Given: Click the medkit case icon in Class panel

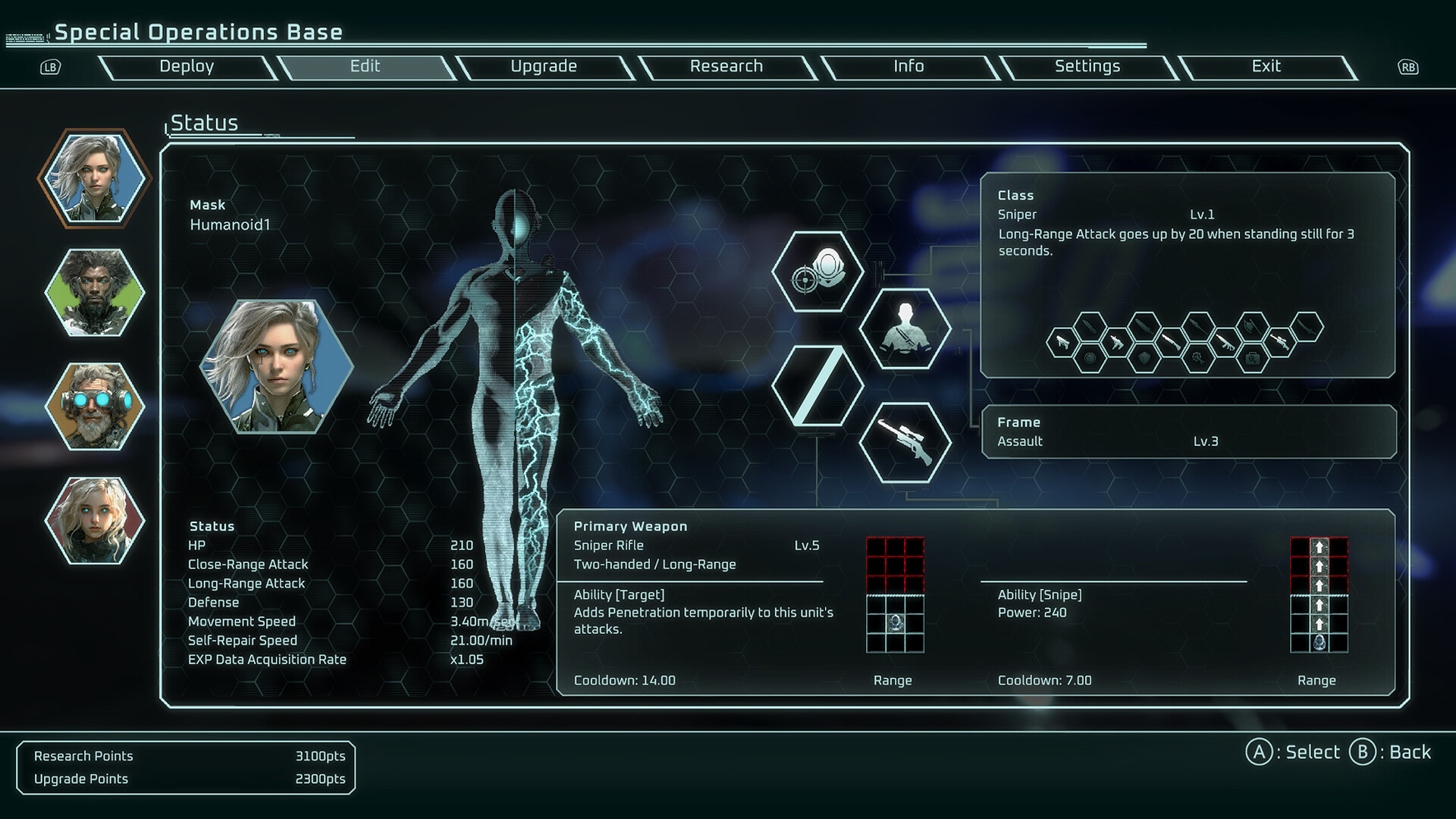Looking at the screenshot, I should (x=1253, y=359).
